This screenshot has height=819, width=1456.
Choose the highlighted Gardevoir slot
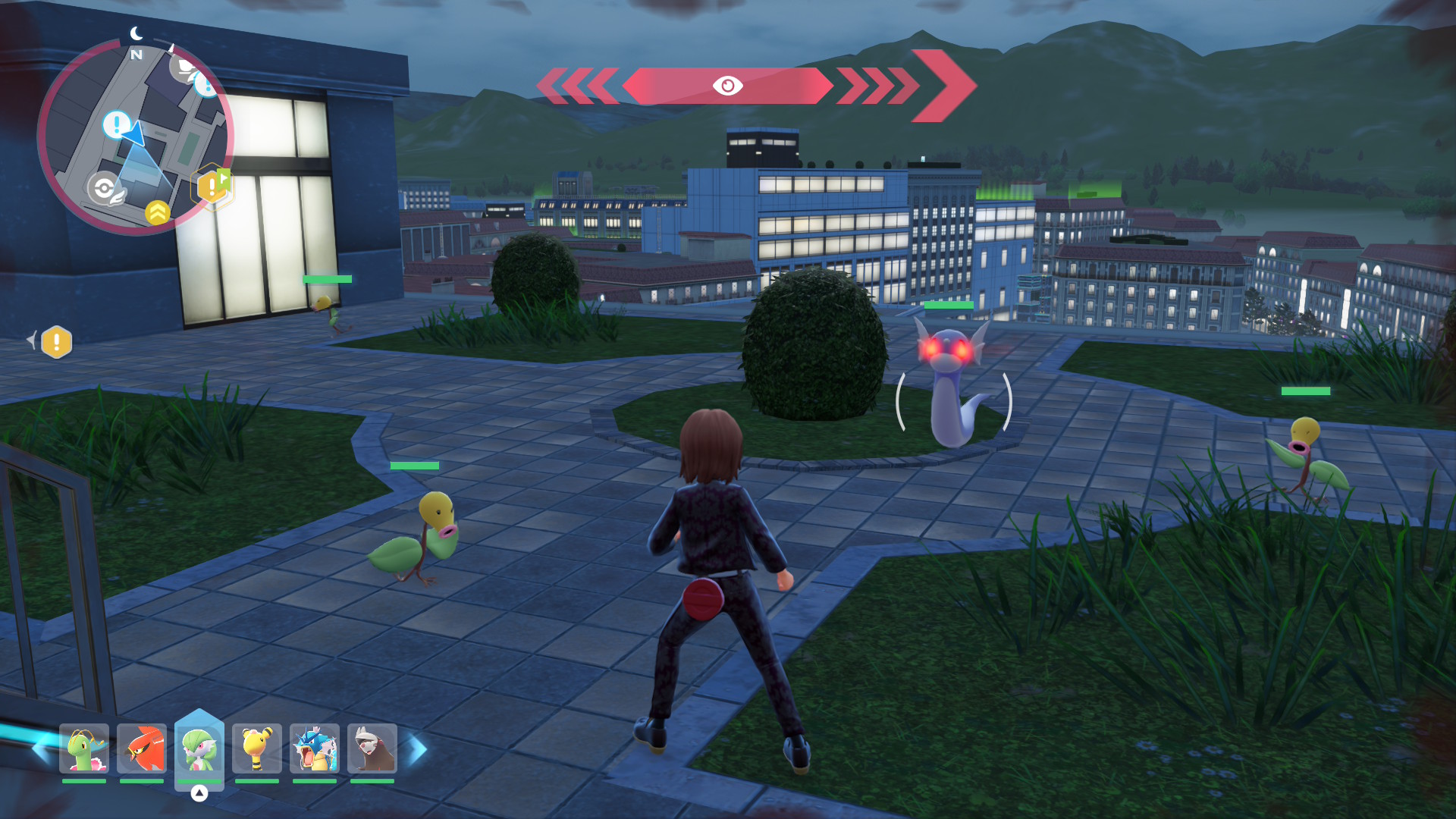pos(199,748)
